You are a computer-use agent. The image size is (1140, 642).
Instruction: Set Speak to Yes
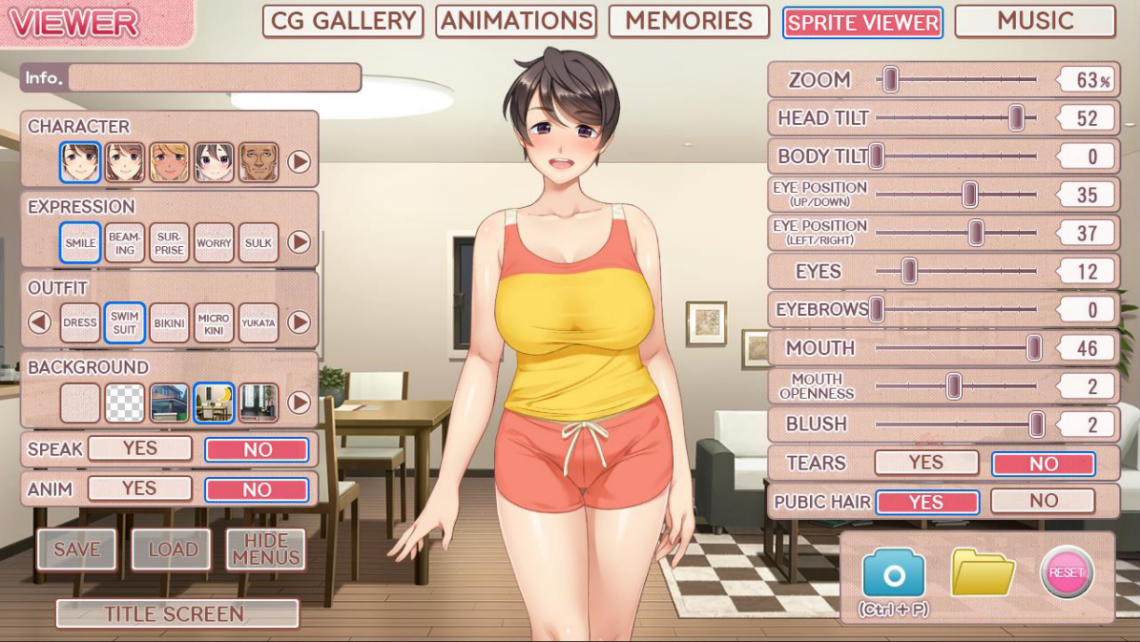[x=140, y=449]
